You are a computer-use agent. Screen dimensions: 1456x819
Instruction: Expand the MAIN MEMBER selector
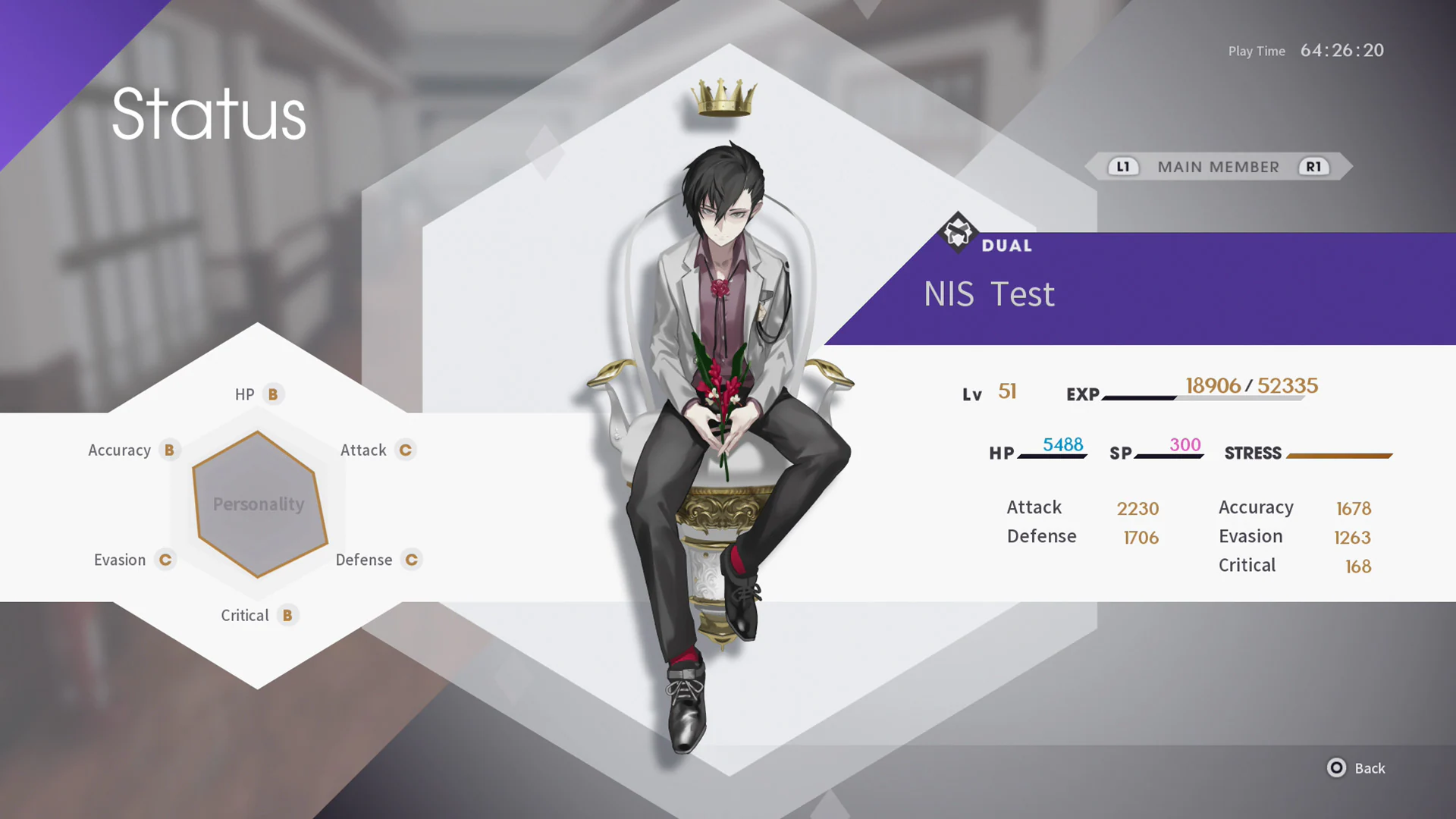pyautogui.click(x=1219, y=167)
